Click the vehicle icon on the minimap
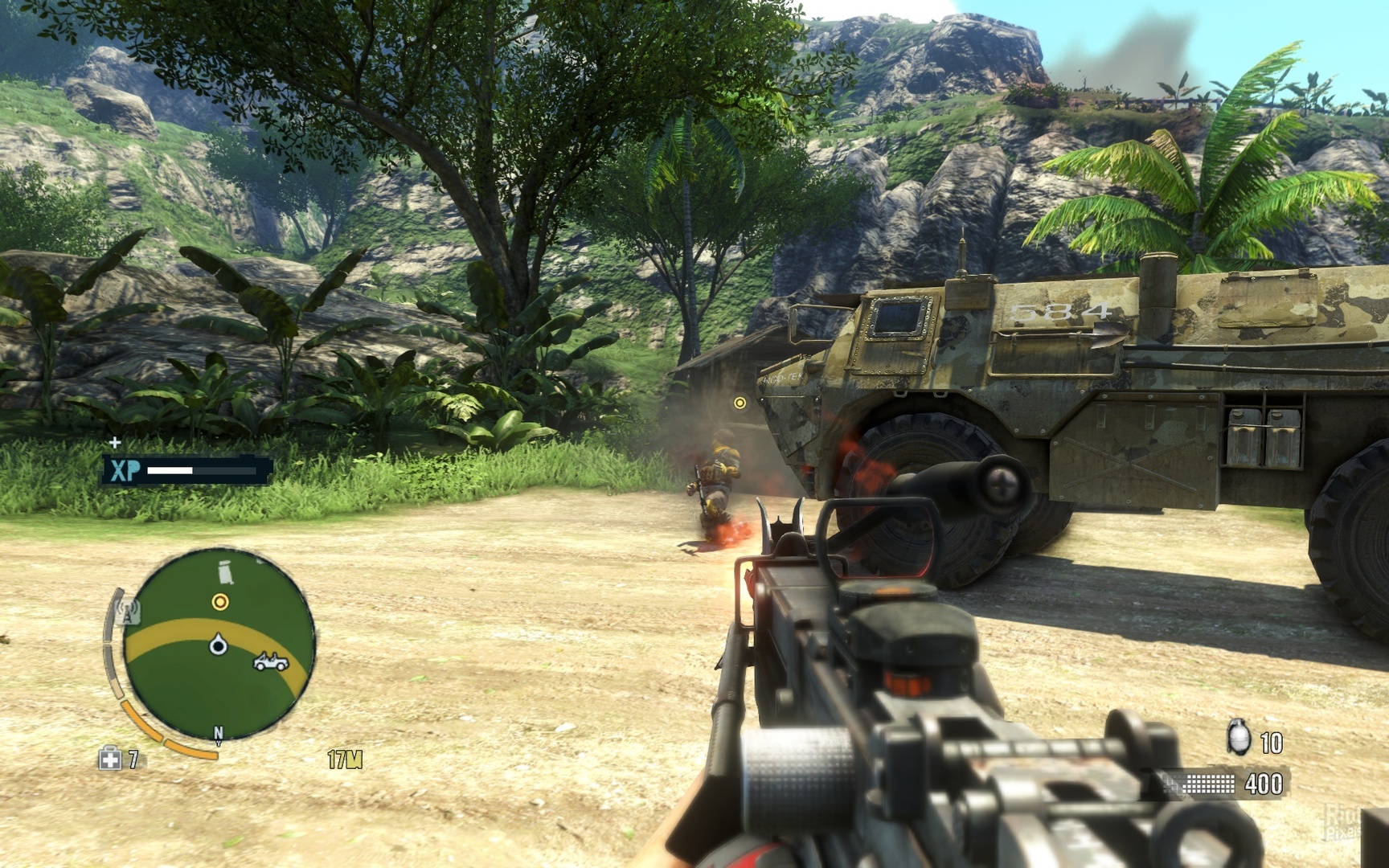1389x868 pixels. tap(271, 662)
